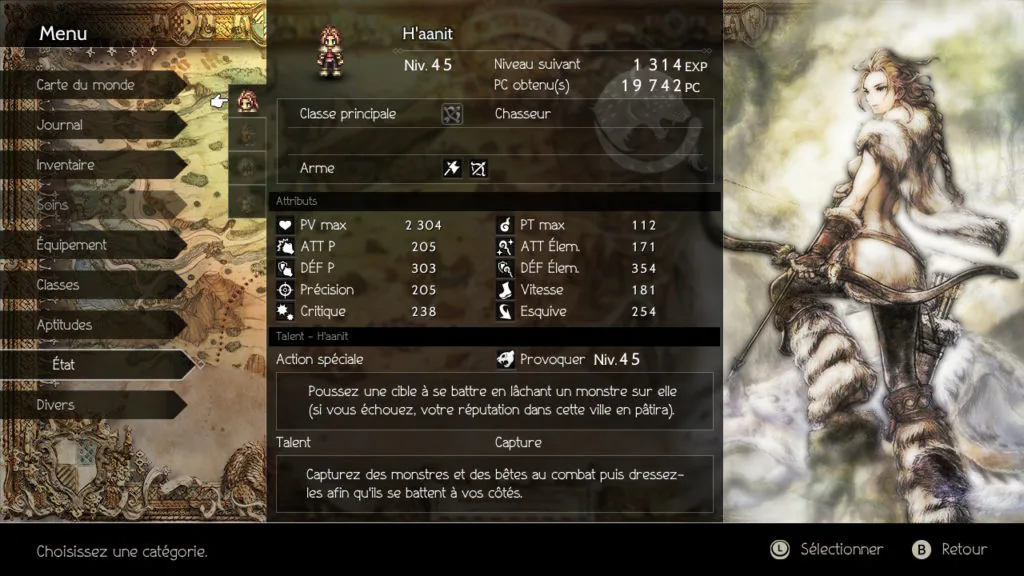Image resolution: width=1024 pixels, height=576 pixels.
Task: Select the État menu entry
Action: click(x=64, y=365)
